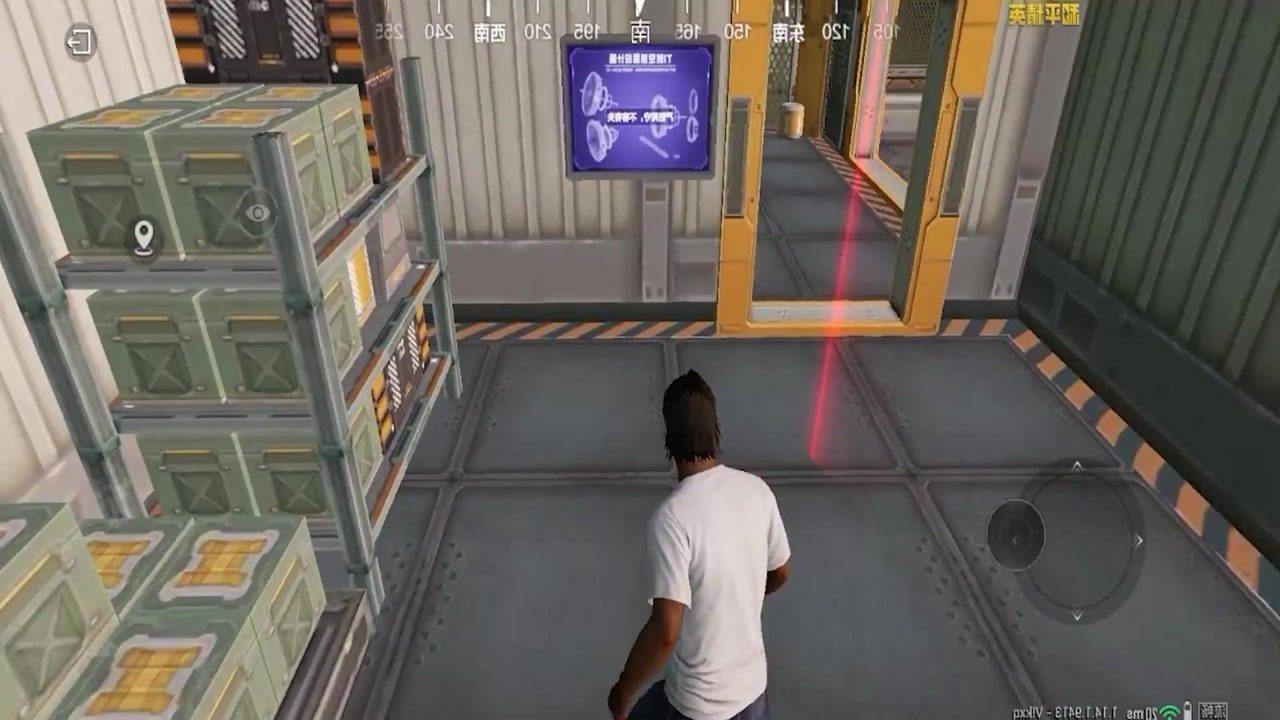Tap the eye spectate icon on the shelf
The image size is (1280, 720).
pyautogui.click(x=256, y=212)
